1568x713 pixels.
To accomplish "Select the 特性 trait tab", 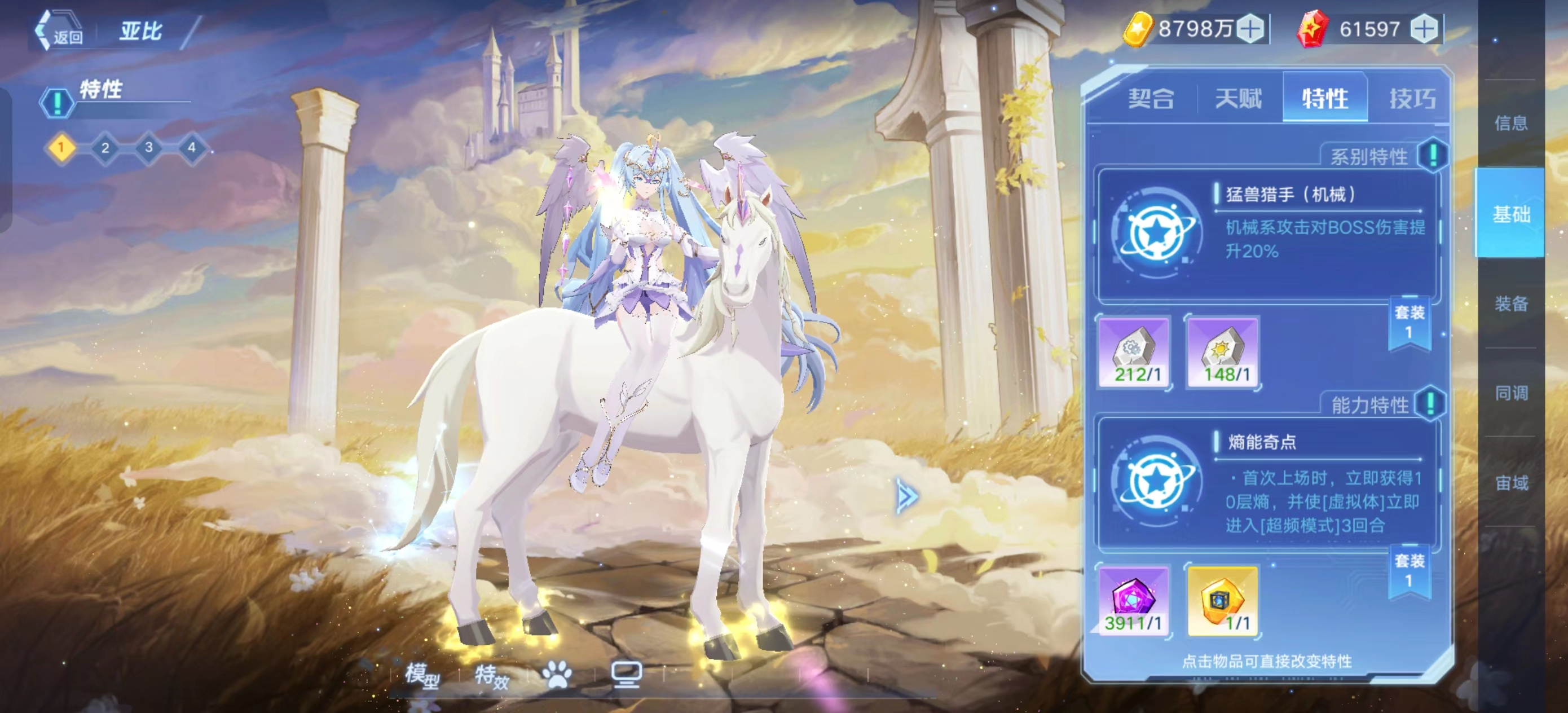I will pyautogui.click(x=1325, y=99).
